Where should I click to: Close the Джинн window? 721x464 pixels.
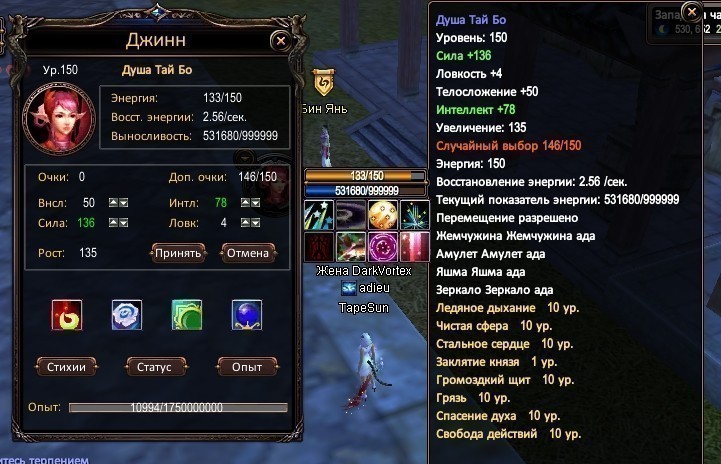(281, 41)
